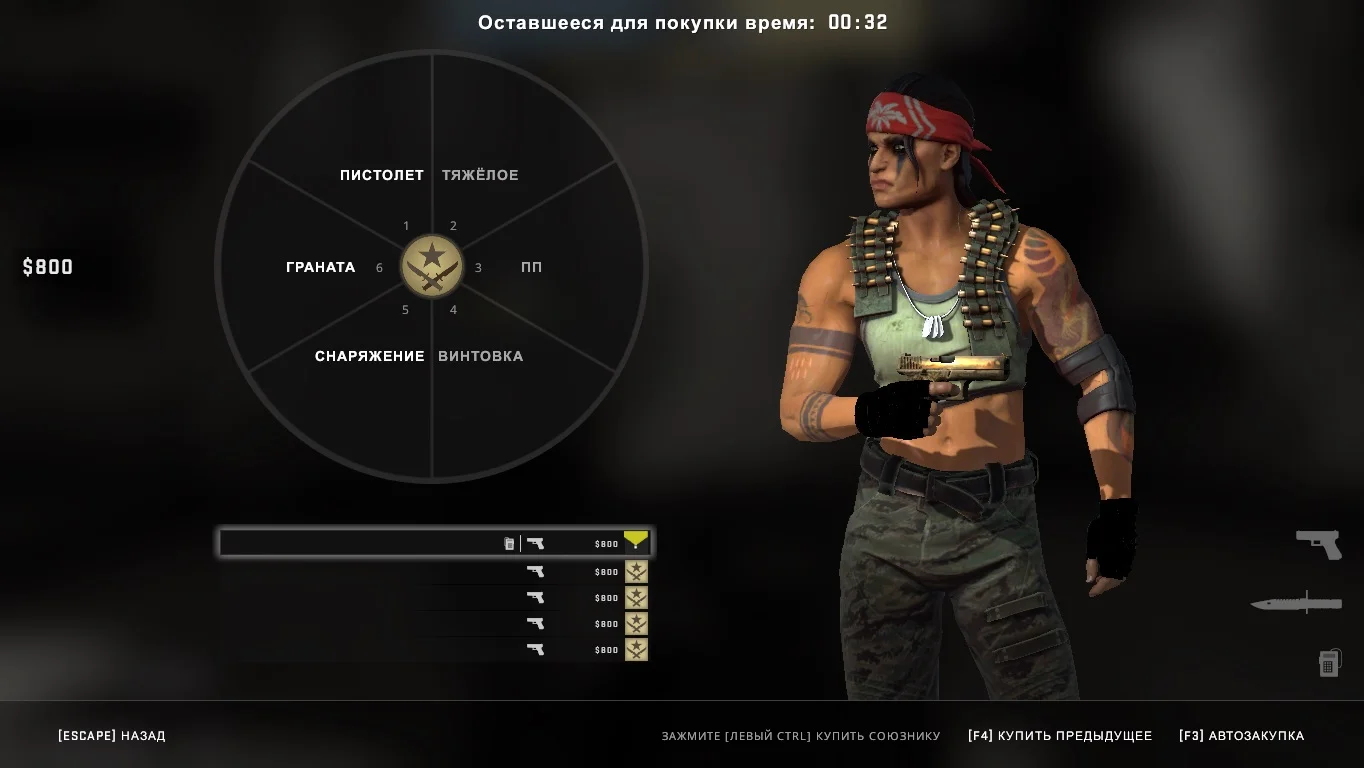
Task: Buy previous loadout with КУПИТЬ ПРЕДЫДУЩЕЕ
Action: (x=1060, y=736)
